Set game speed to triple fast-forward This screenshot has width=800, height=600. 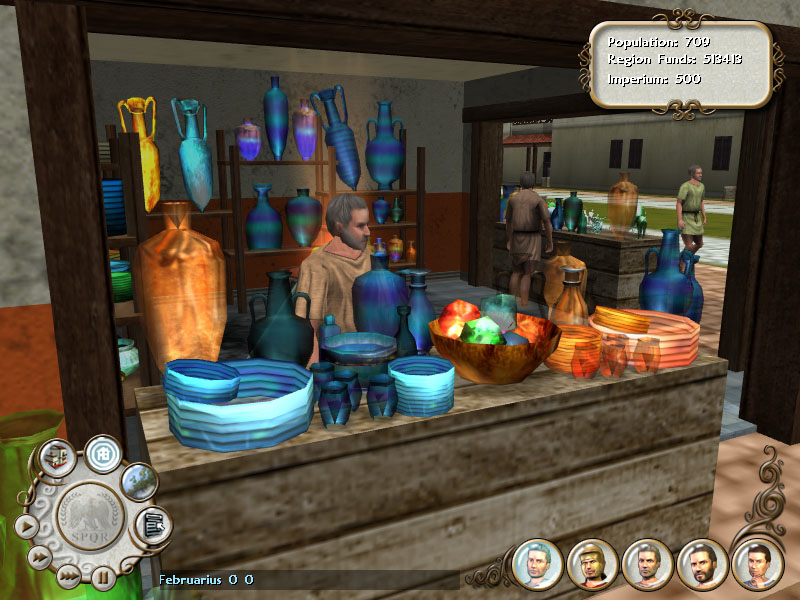(x=67, y=575)
